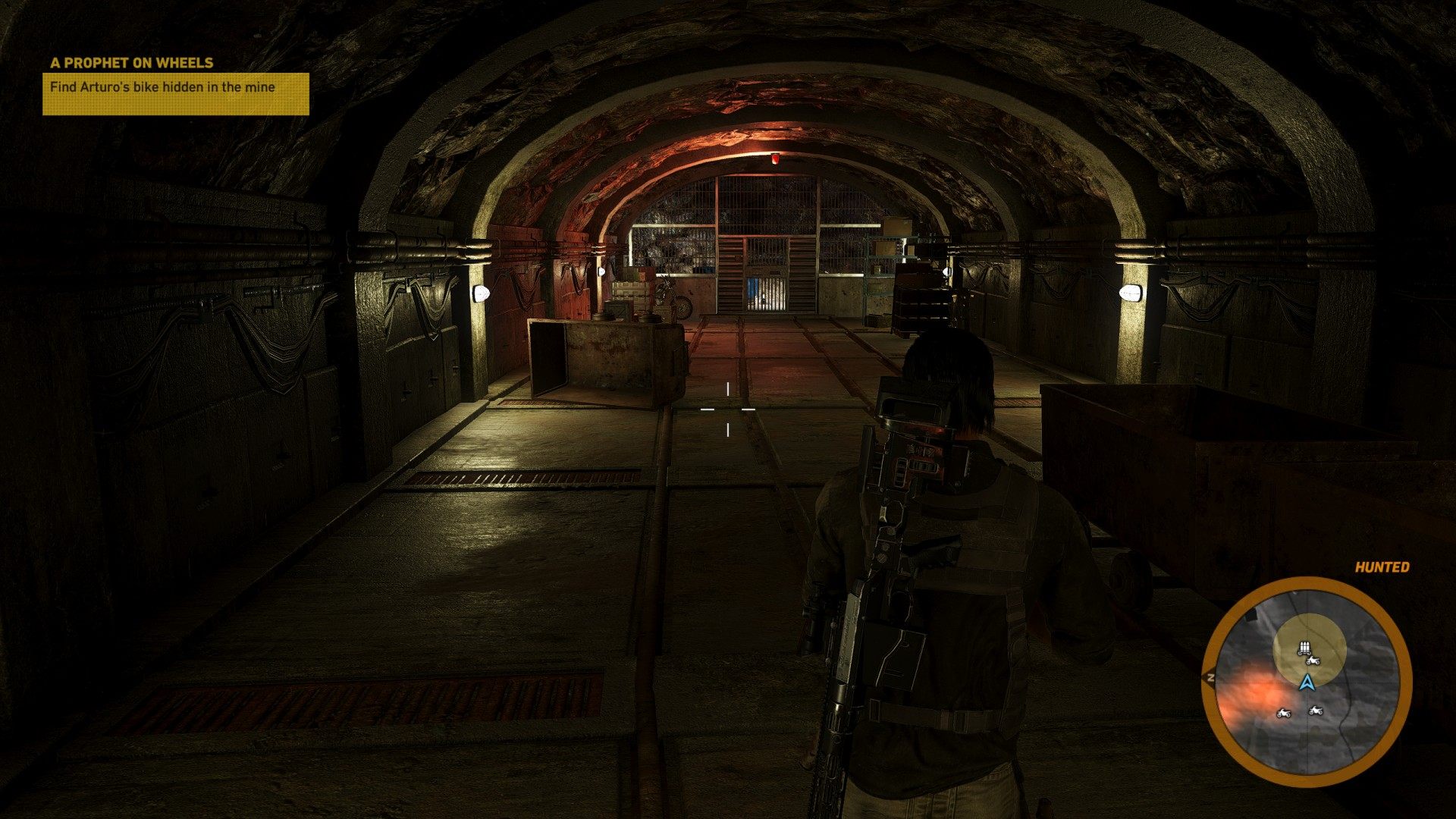
Task: Select the 'Find Arturo's bike' objective tracker
Action: point(175,93)
